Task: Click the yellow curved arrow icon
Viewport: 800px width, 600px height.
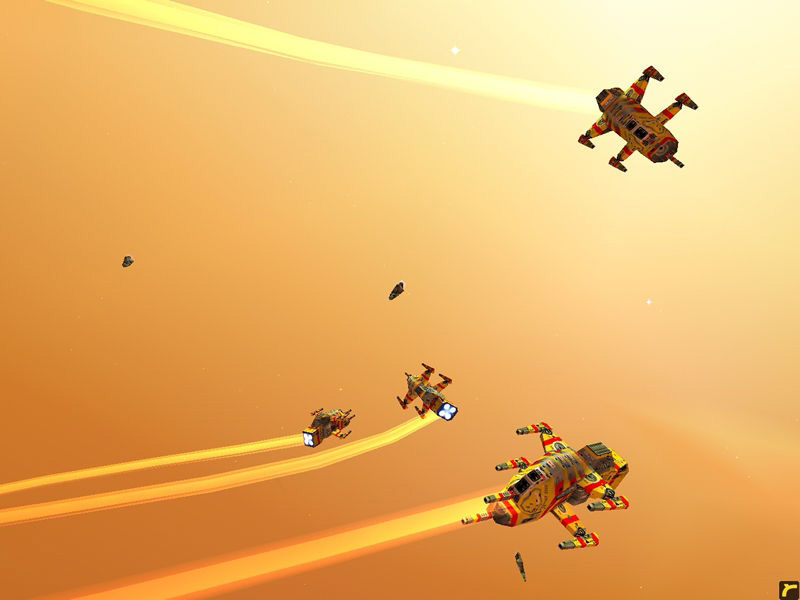Action: pos(788,589)
